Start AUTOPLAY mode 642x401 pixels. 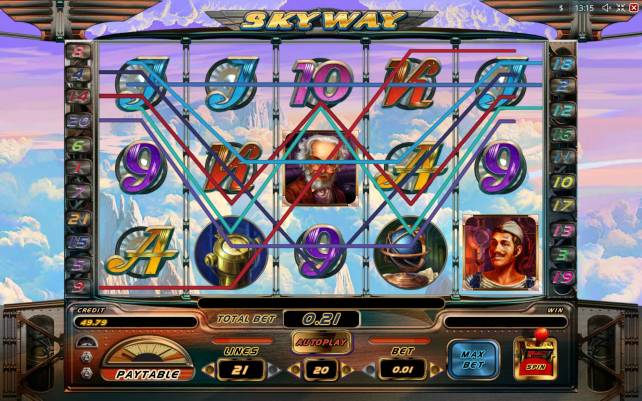coord(321,342)
